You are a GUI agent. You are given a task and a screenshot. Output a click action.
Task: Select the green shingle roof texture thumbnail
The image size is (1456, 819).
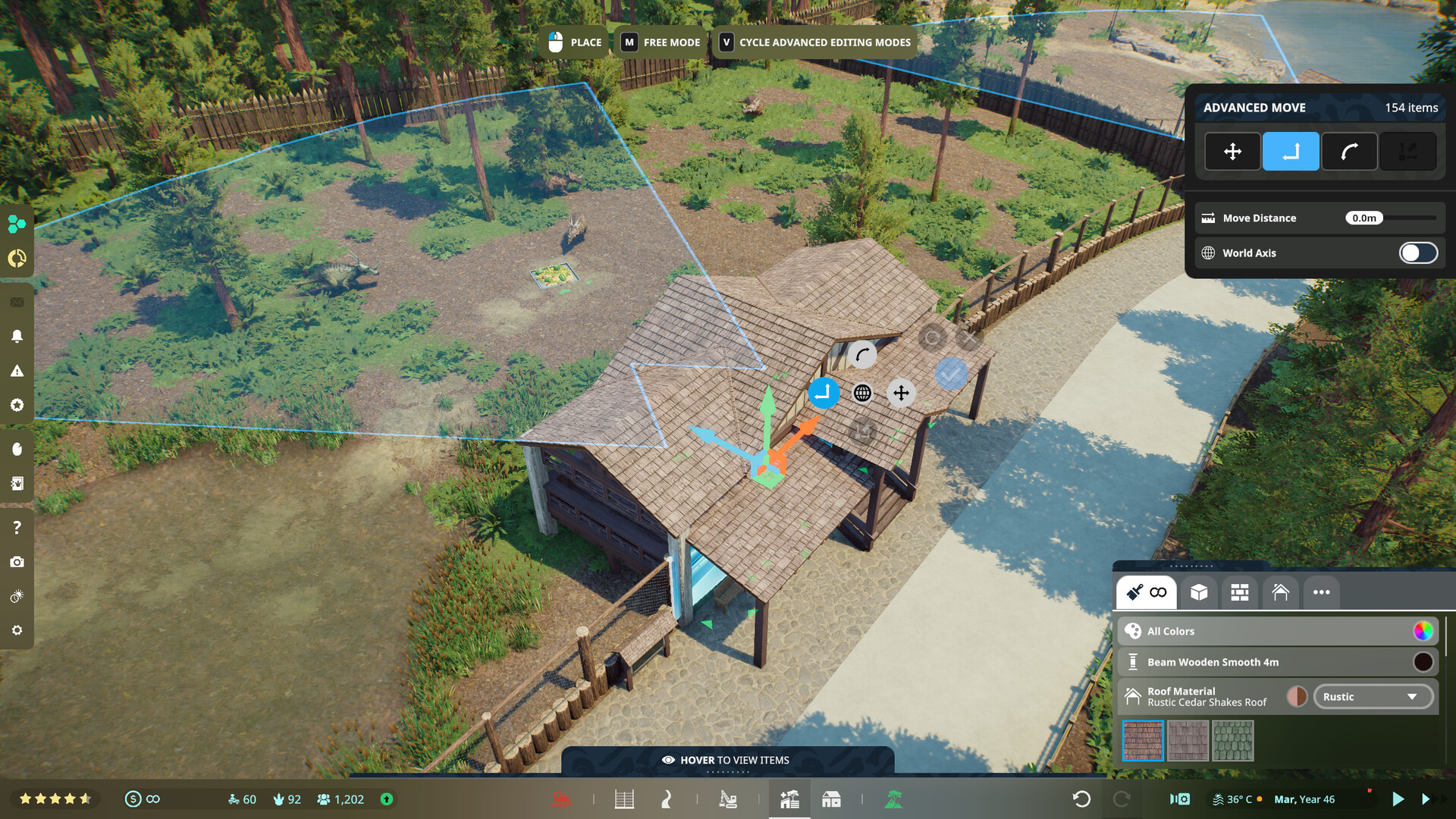(1234, 740)
